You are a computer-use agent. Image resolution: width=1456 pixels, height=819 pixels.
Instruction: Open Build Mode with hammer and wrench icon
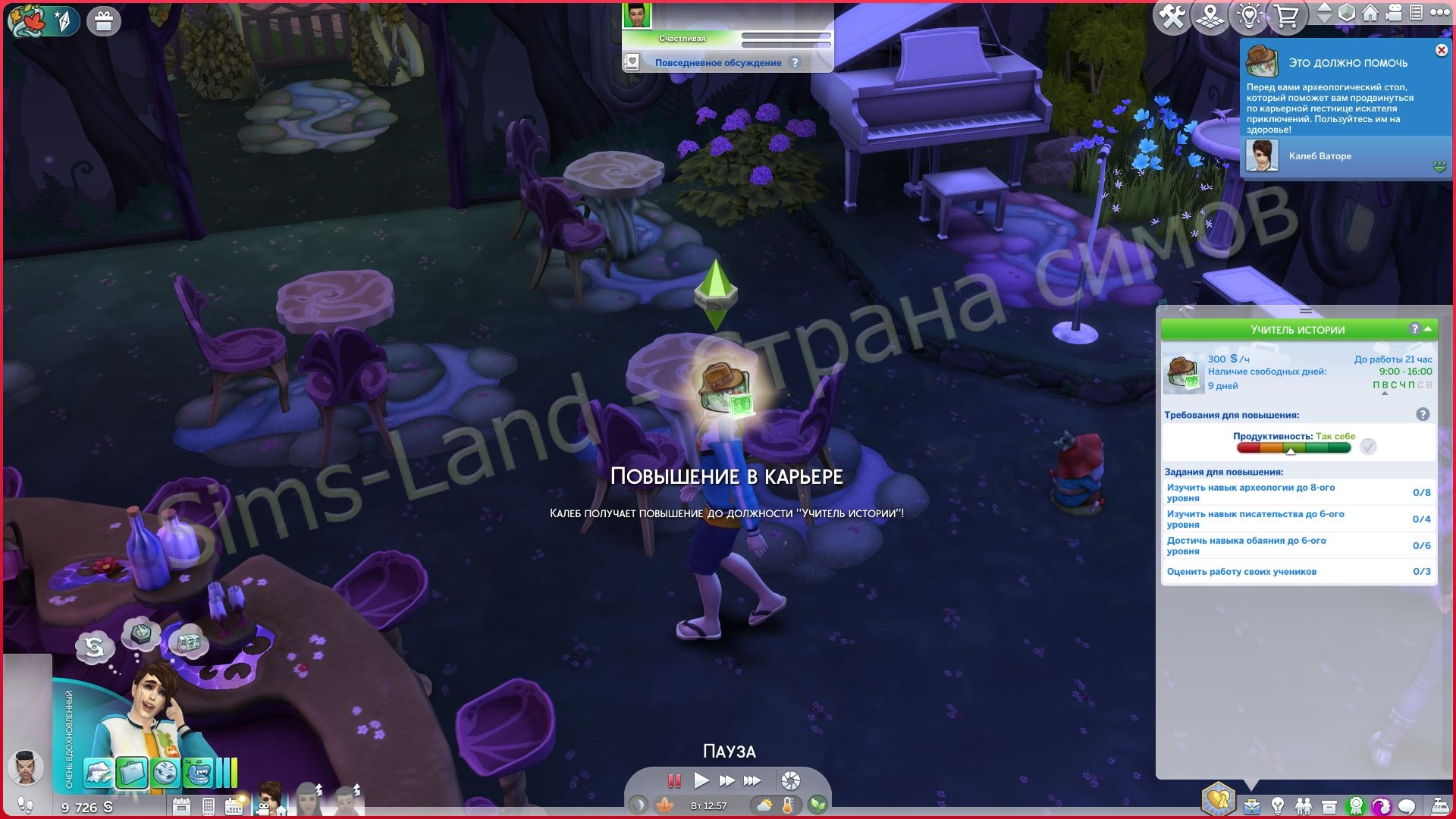point(1172,17)
